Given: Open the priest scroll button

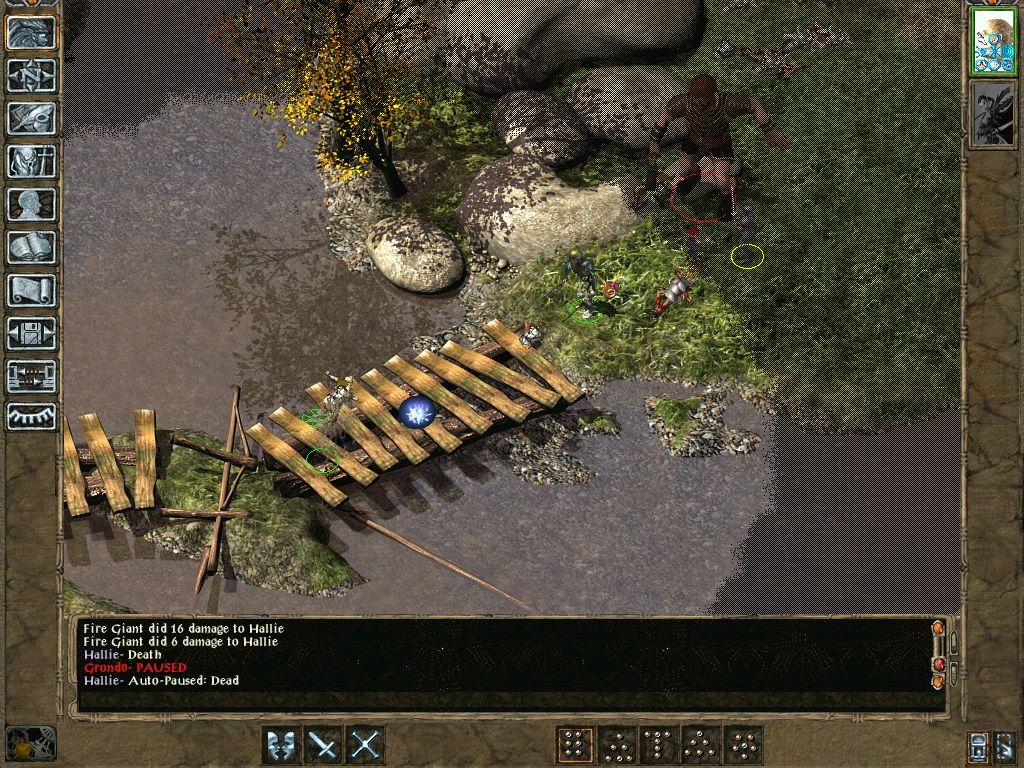Looking at the screenshot, I should tap(31, 290).
